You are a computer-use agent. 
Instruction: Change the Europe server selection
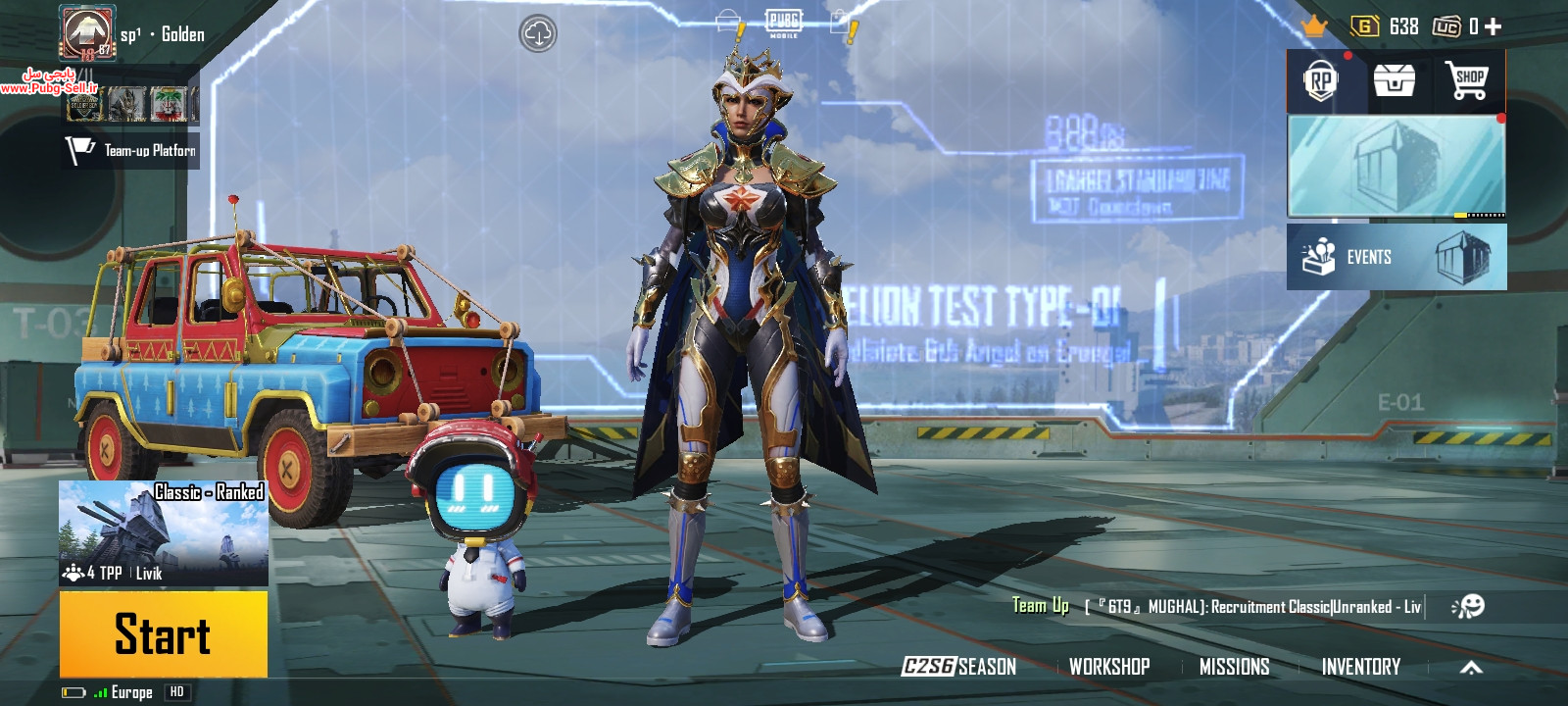pos(130,692)
